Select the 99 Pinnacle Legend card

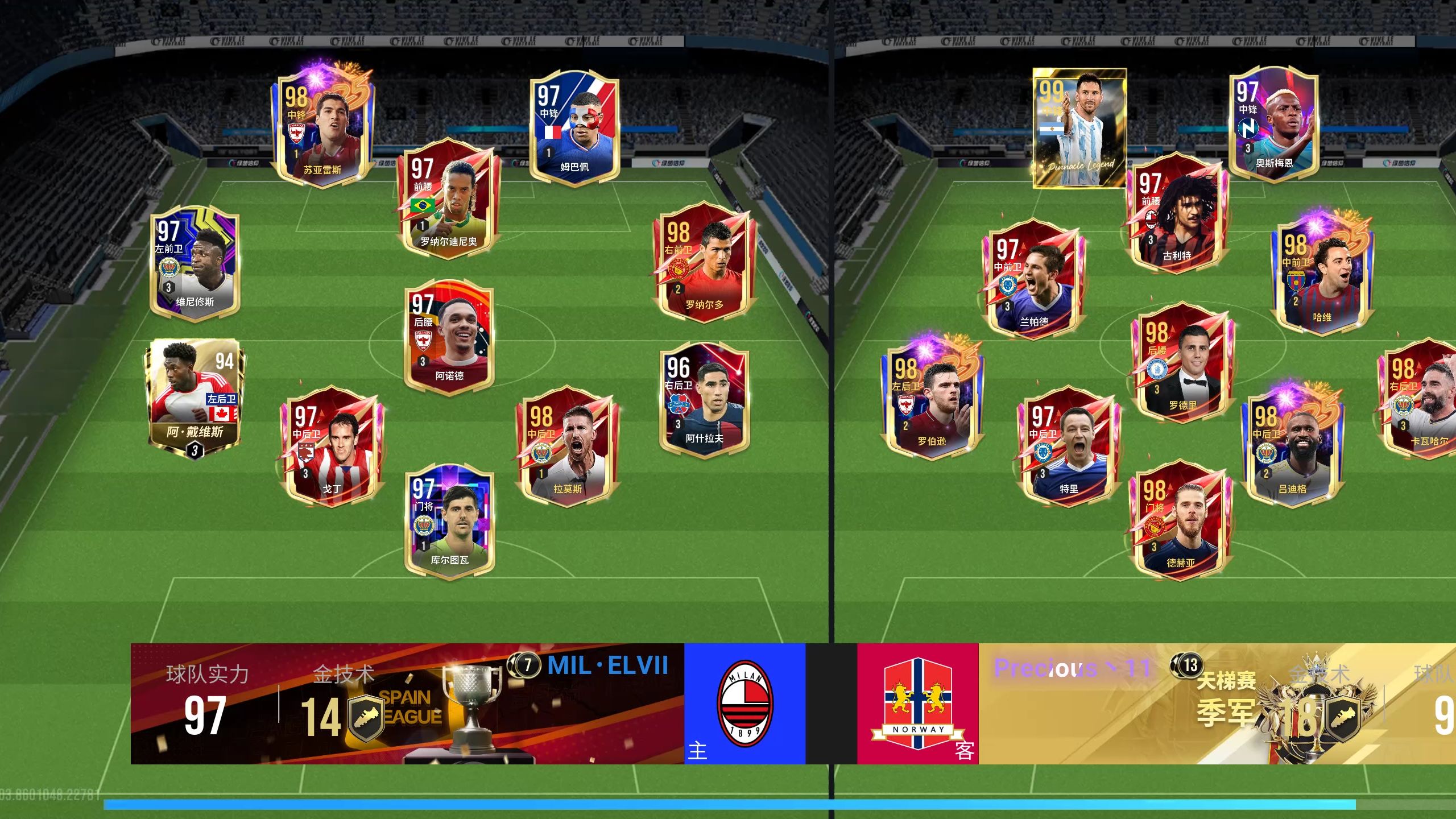pyautogui.click(x=1079, y=128)
